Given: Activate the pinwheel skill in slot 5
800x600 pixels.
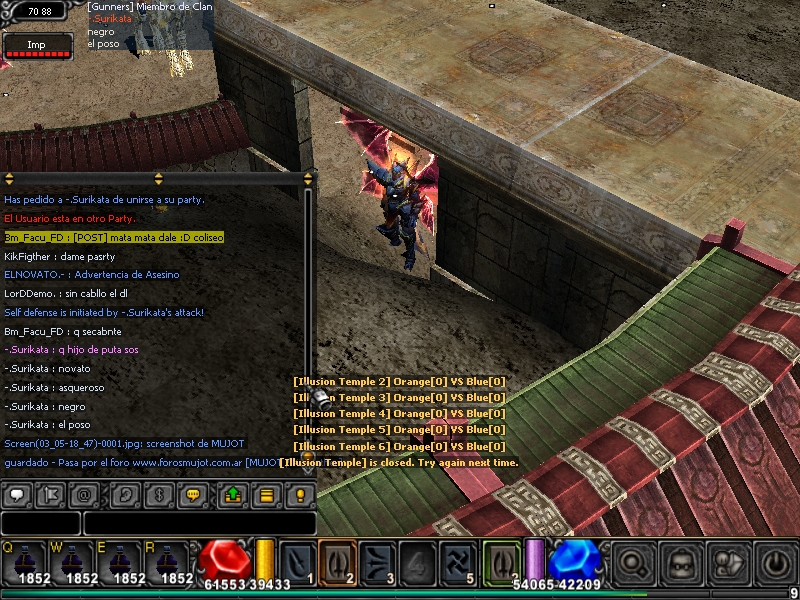Looking at the screenshot, I should (x=458, y=560).
